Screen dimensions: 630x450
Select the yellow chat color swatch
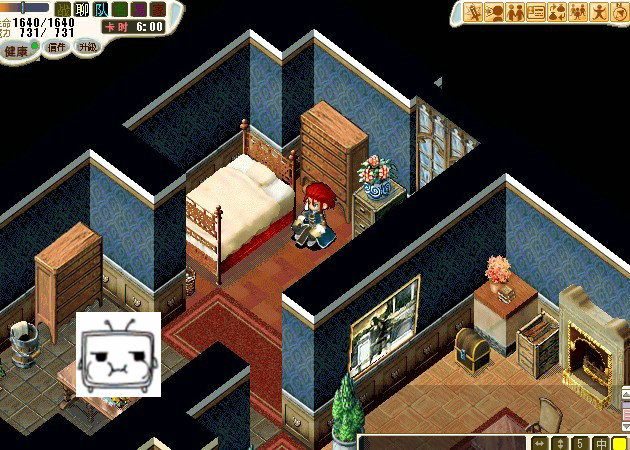pos(620,443)
